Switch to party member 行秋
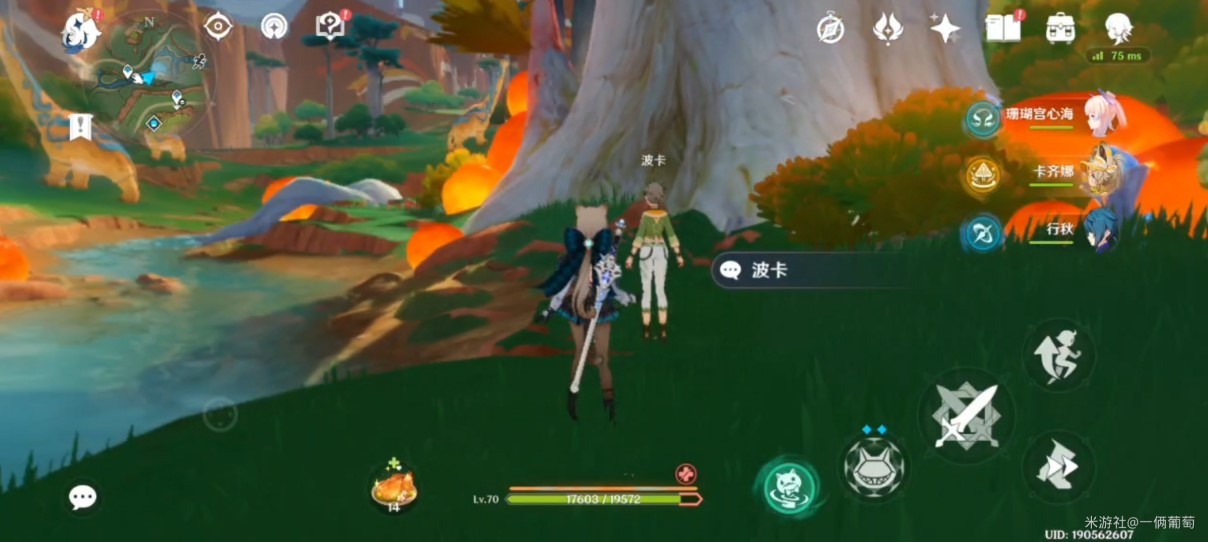This screenshot has height=542, width=1208. [1099, 230]
